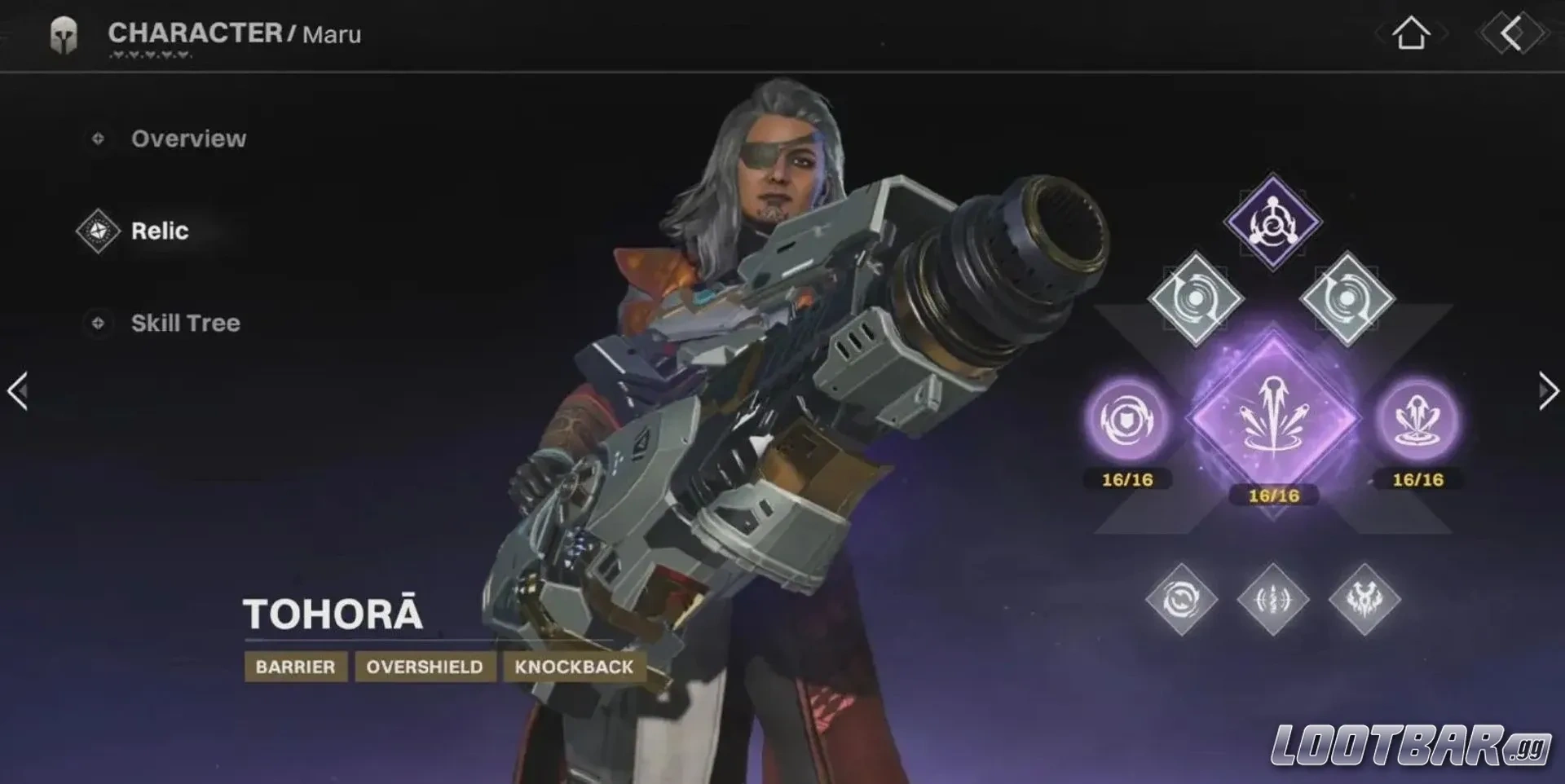This screenshot has width=1565, height=784.
Task: Select the circular arrows diamond node
Action: click(x=1181, y=601)
